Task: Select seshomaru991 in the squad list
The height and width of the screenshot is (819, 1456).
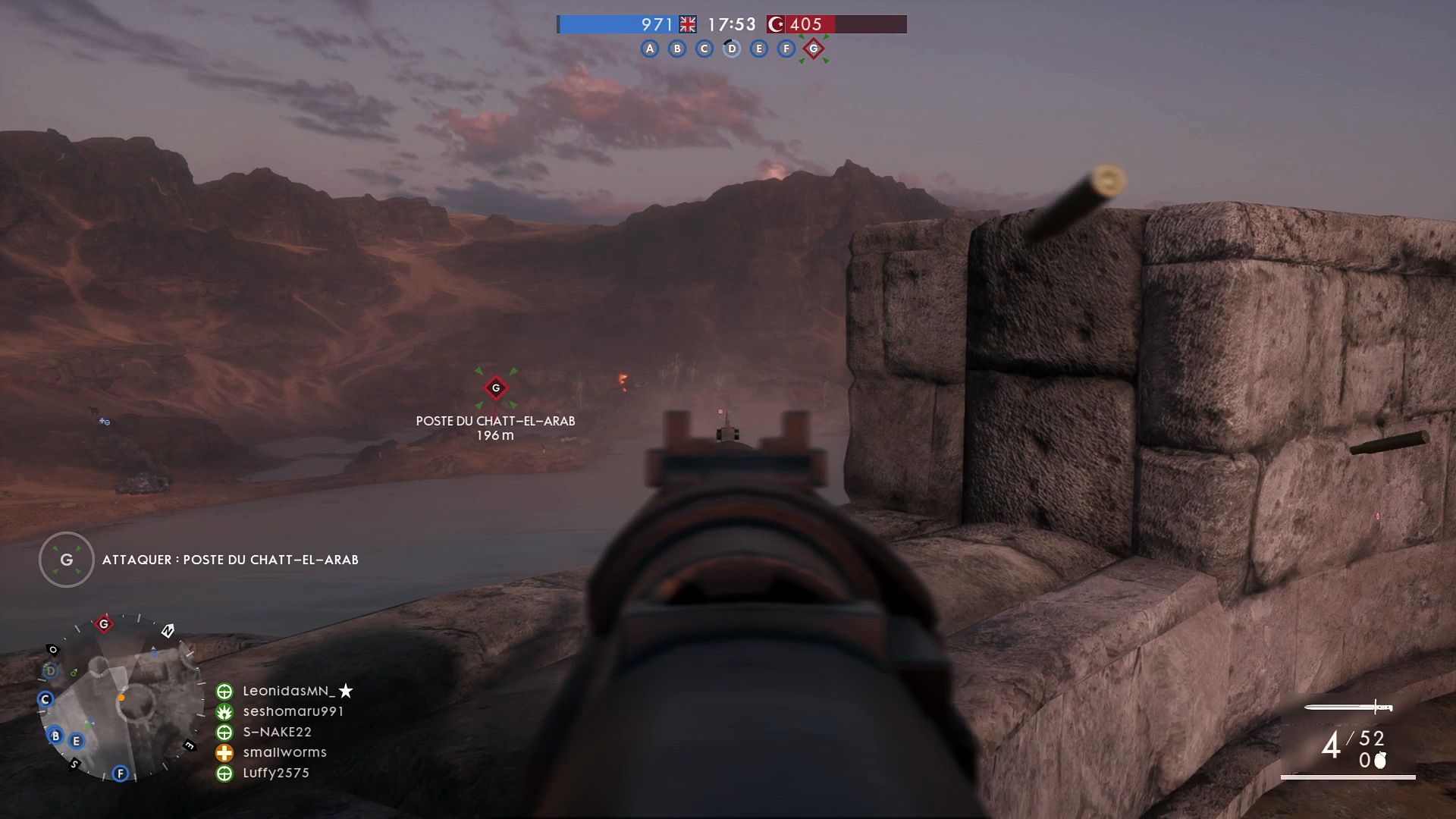Action: [x=293, y=711]
